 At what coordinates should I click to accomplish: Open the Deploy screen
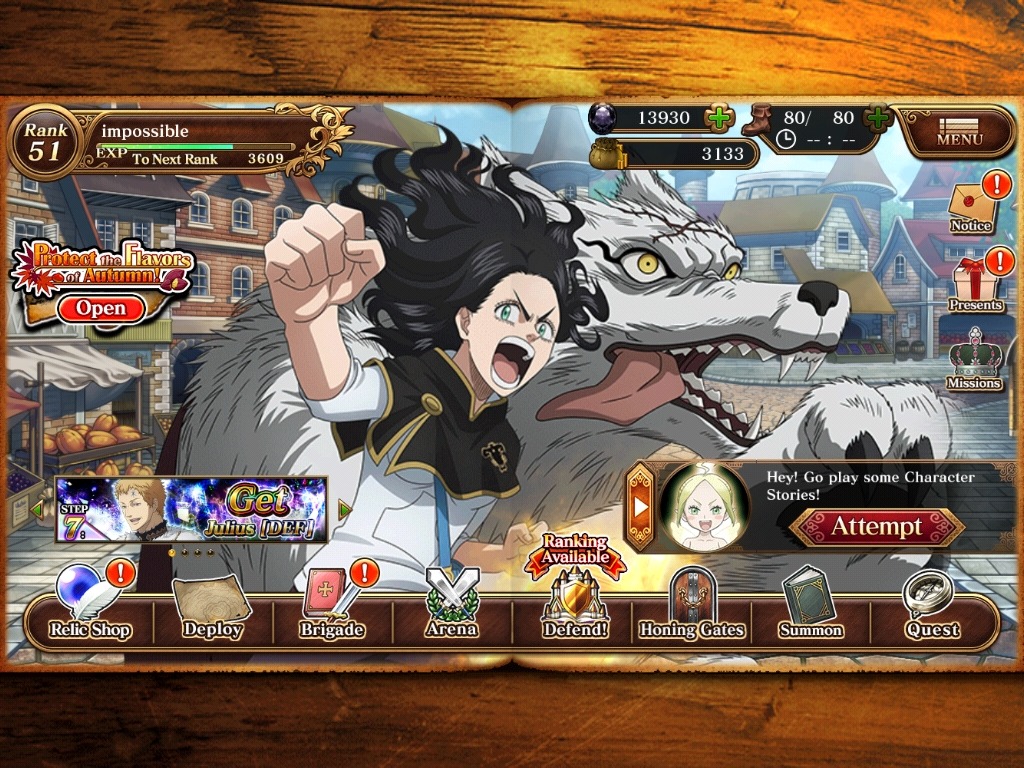pos(212,608)
